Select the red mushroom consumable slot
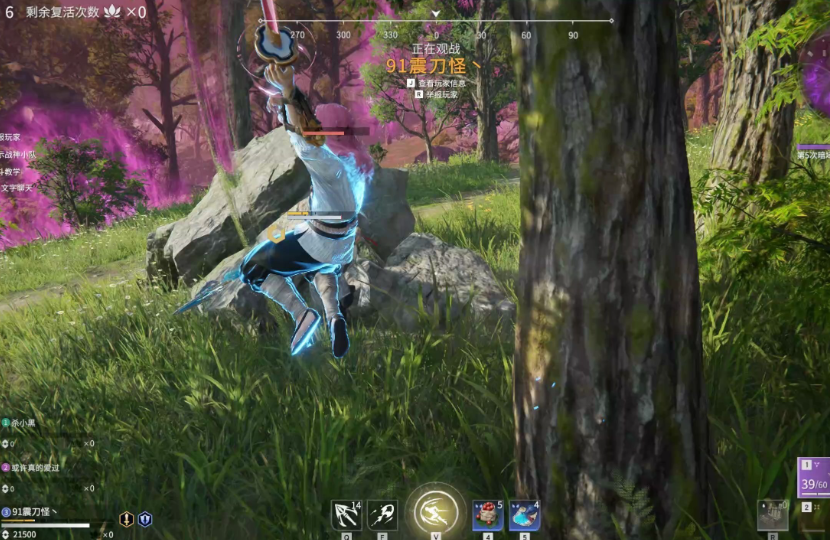This screenshot has height=540, width=830. [x=487, y=514]
